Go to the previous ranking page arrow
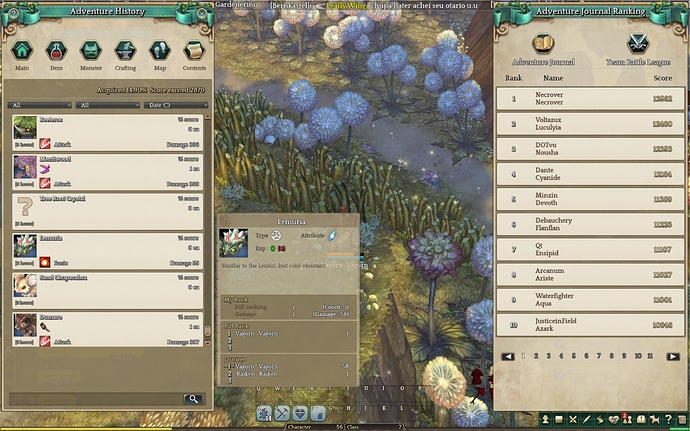This screenshot has height=431, width=690. point(508,355)
